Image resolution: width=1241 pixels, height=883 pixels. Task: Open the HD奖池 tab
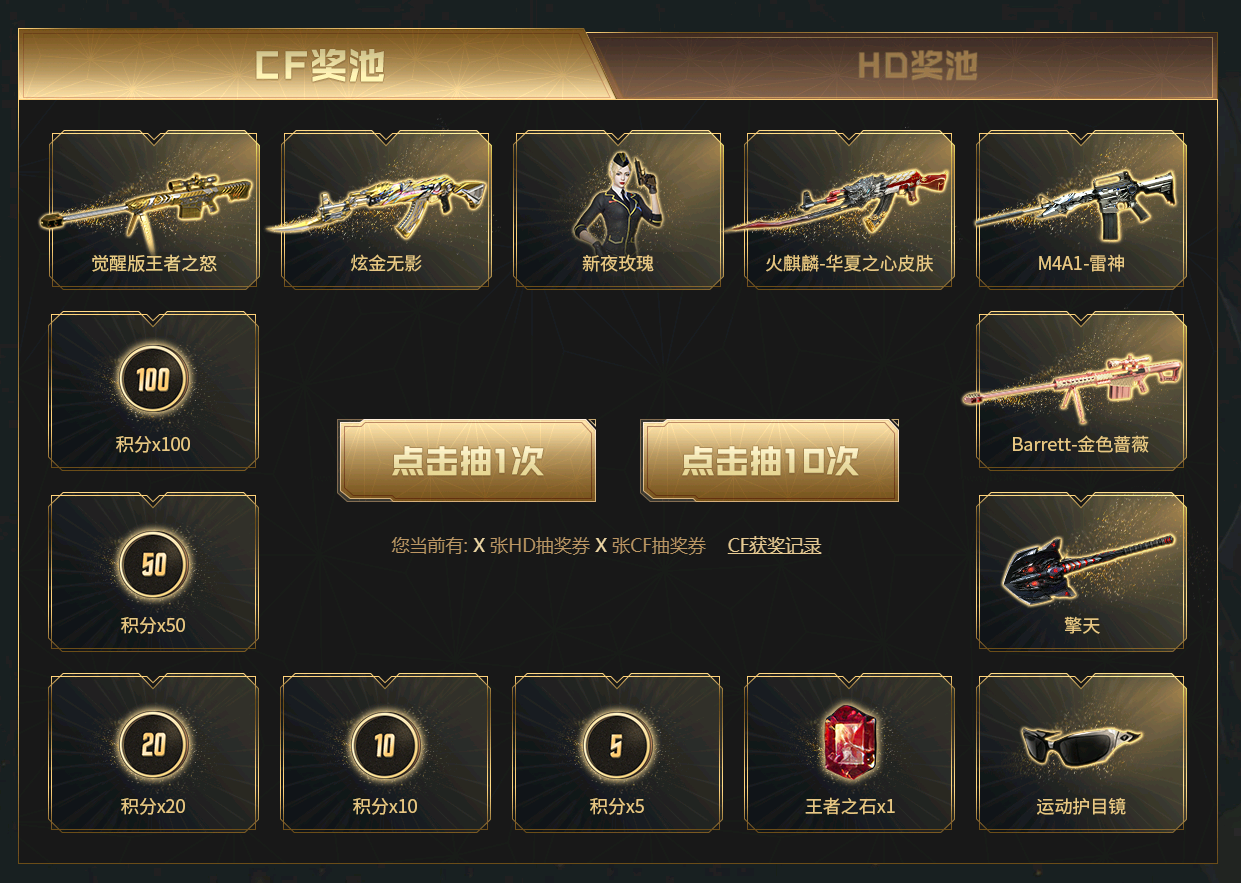[916, 66]
